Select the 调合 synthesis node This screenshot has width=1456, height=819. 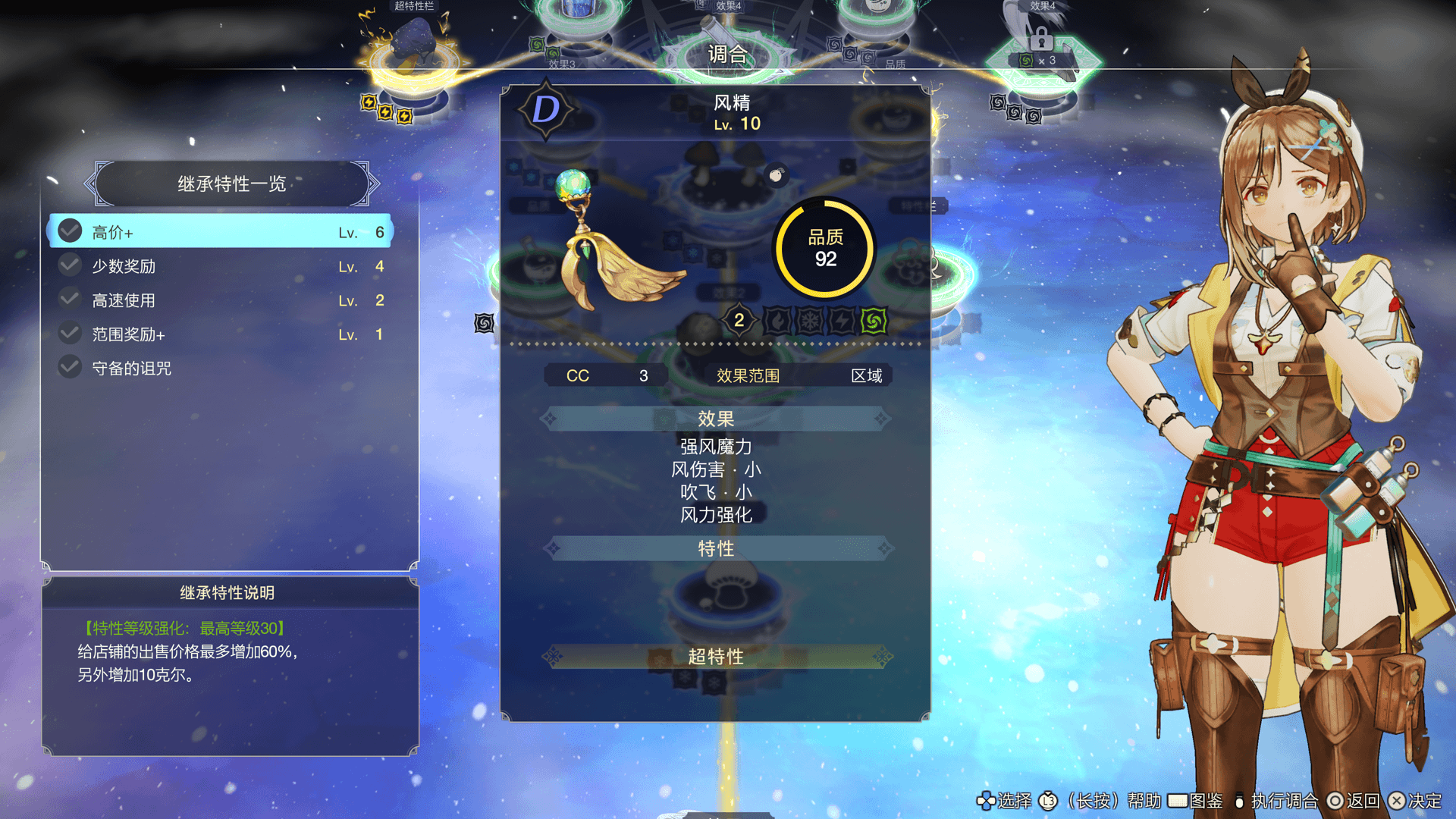point(726,55)
